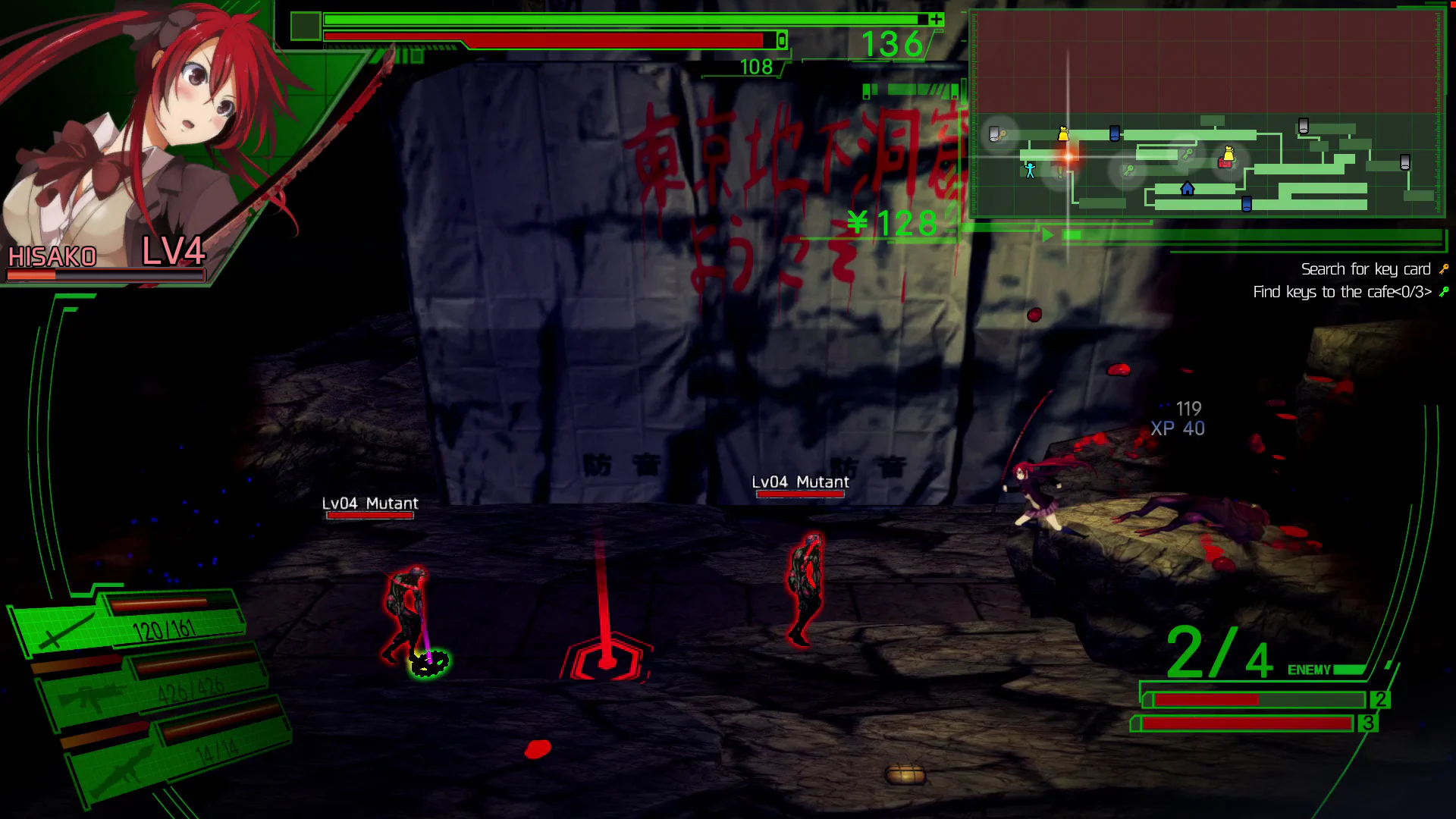Click the house icon on the minimap
Screen dimensions: 1456x819
tap(1187, 190)
